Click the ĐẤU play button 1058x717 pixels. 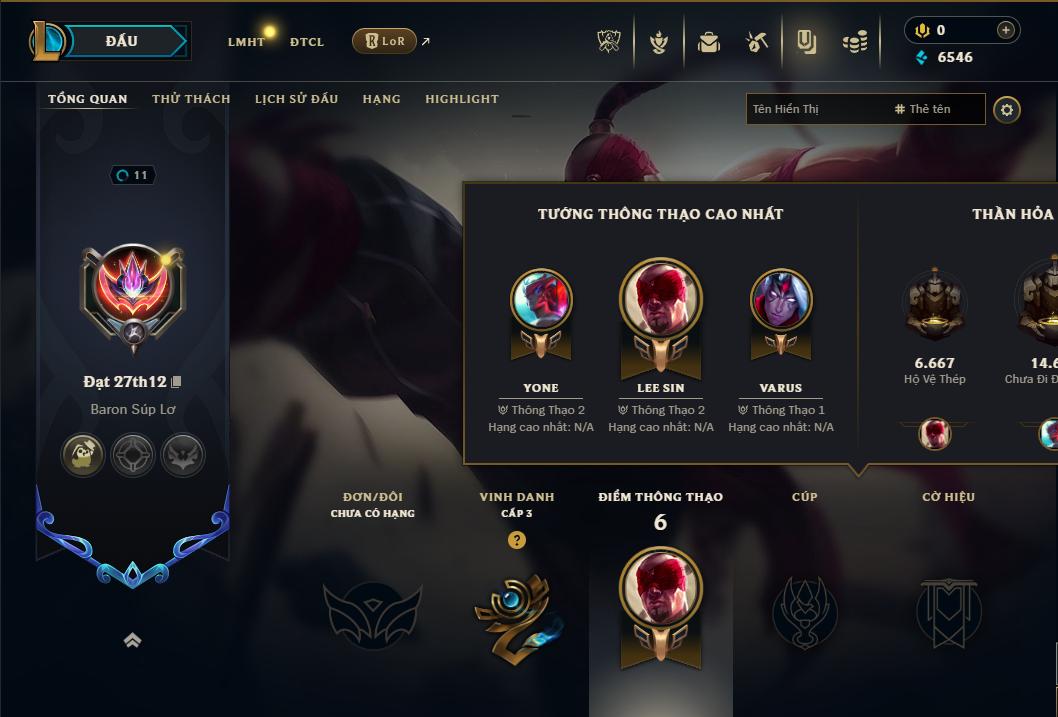click(121, 41)
